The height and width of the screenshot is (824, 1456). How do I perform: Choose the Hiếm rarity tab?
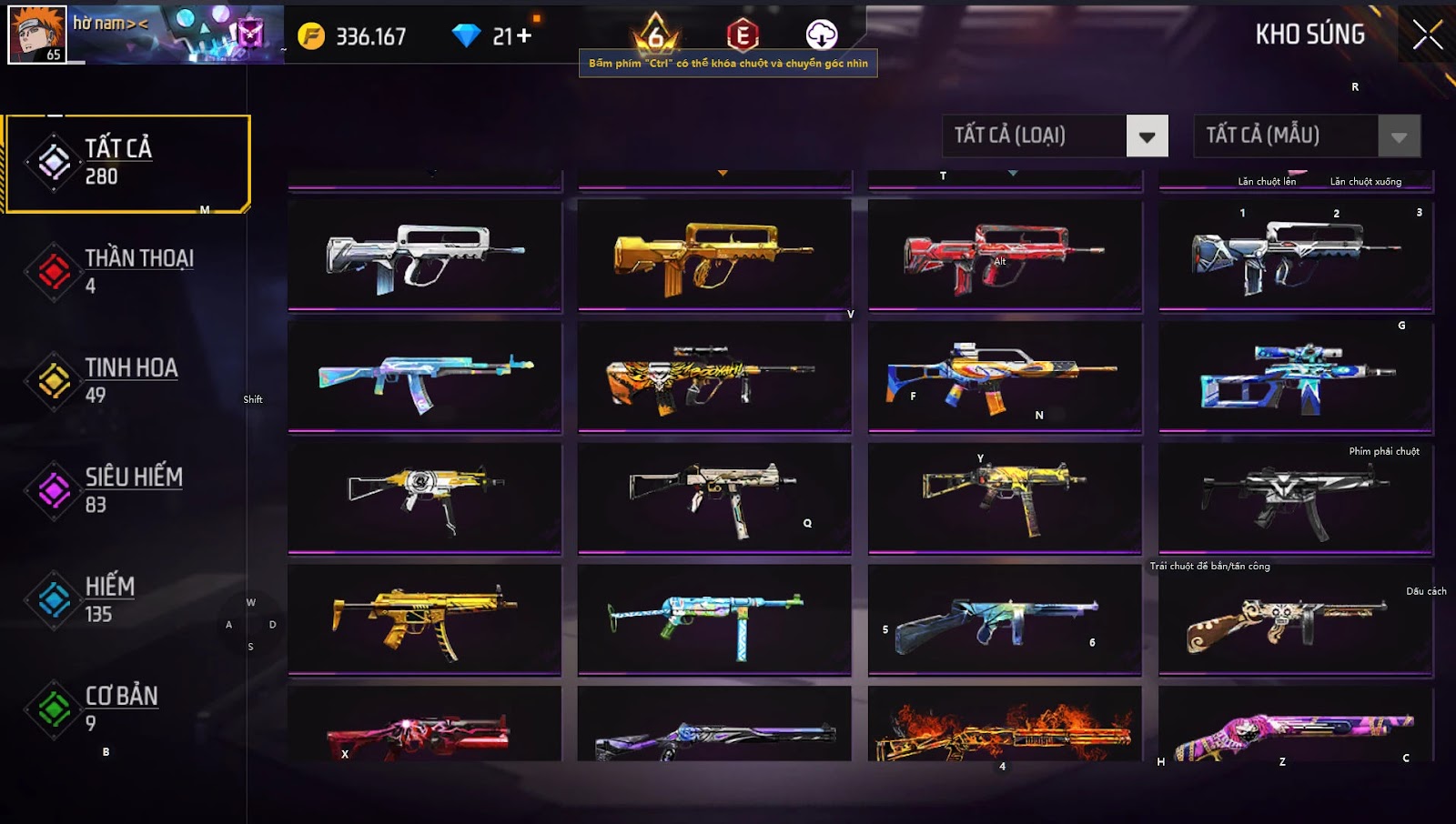coord(127,599)
